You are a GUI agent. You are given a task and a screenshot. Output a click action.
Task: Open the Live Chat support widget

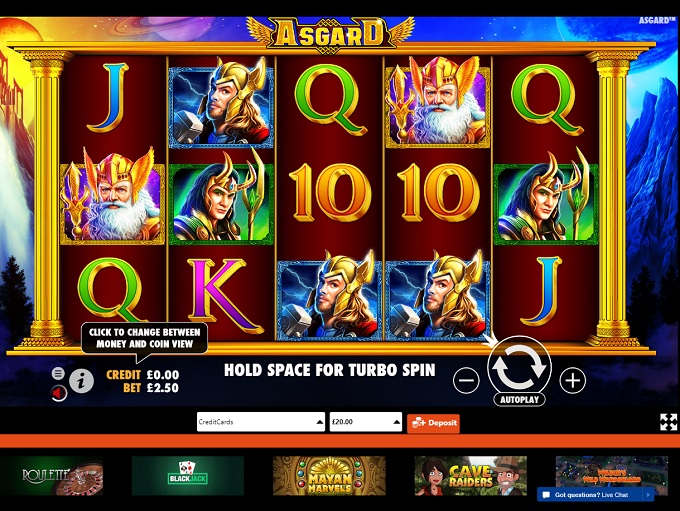[x=595, y=494]
